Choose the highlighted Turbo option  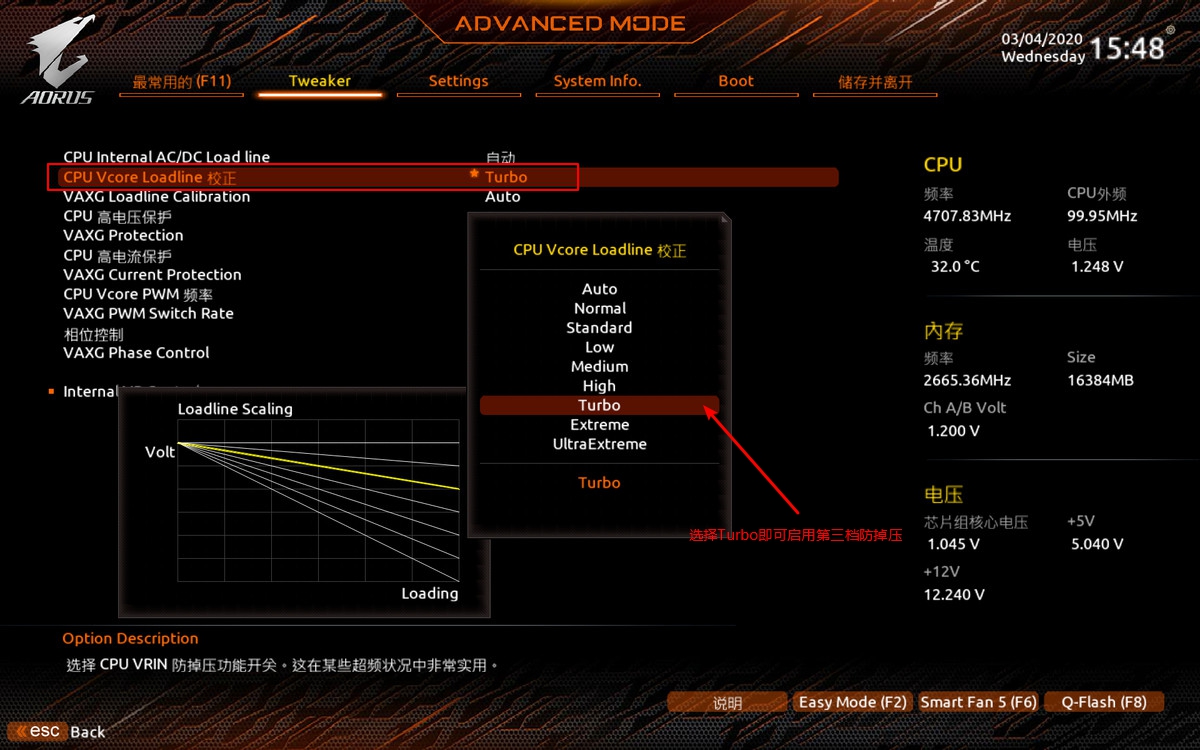point(599,405)
